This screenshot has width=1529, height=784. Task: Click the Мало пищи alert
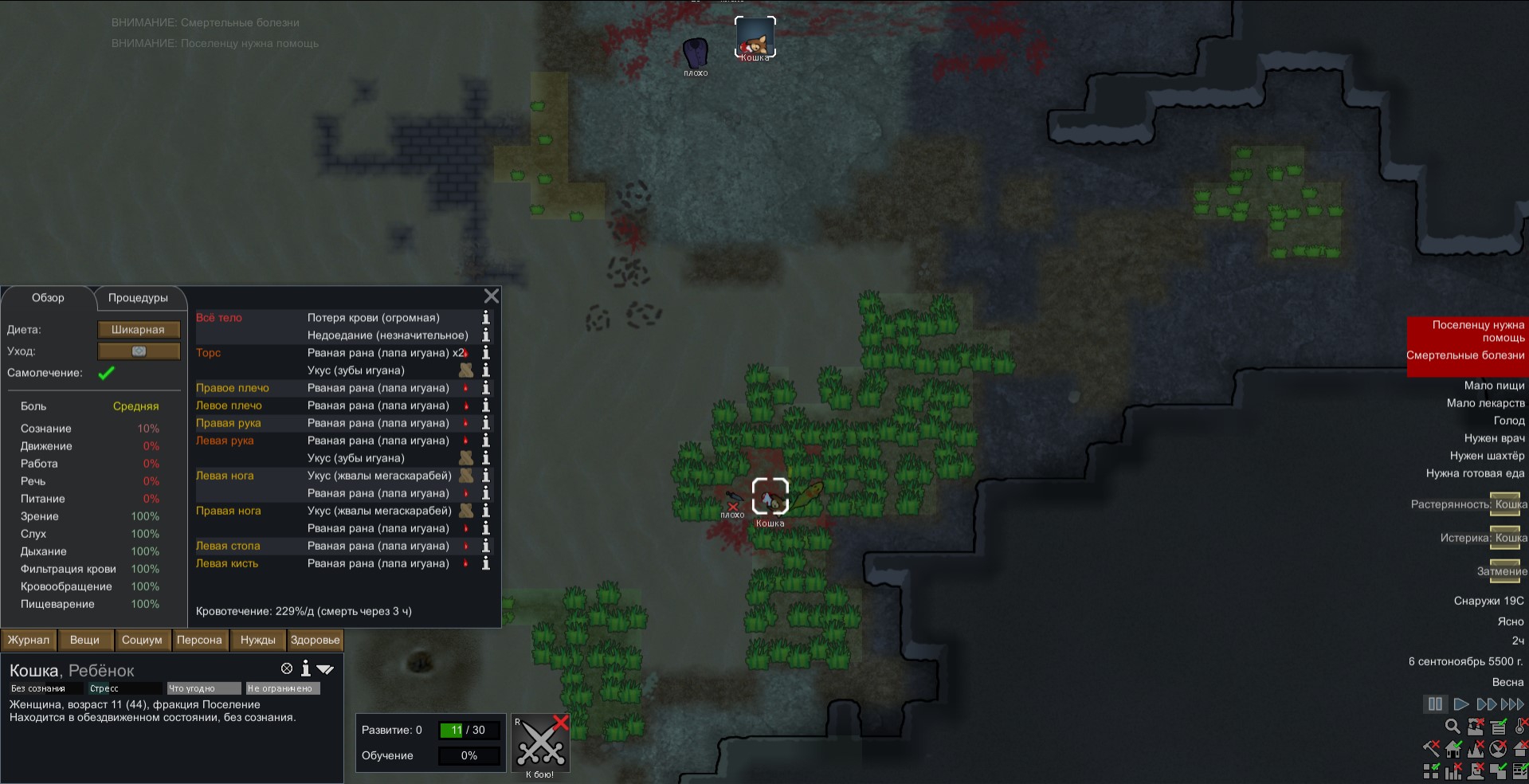[x=1494, y=386]
